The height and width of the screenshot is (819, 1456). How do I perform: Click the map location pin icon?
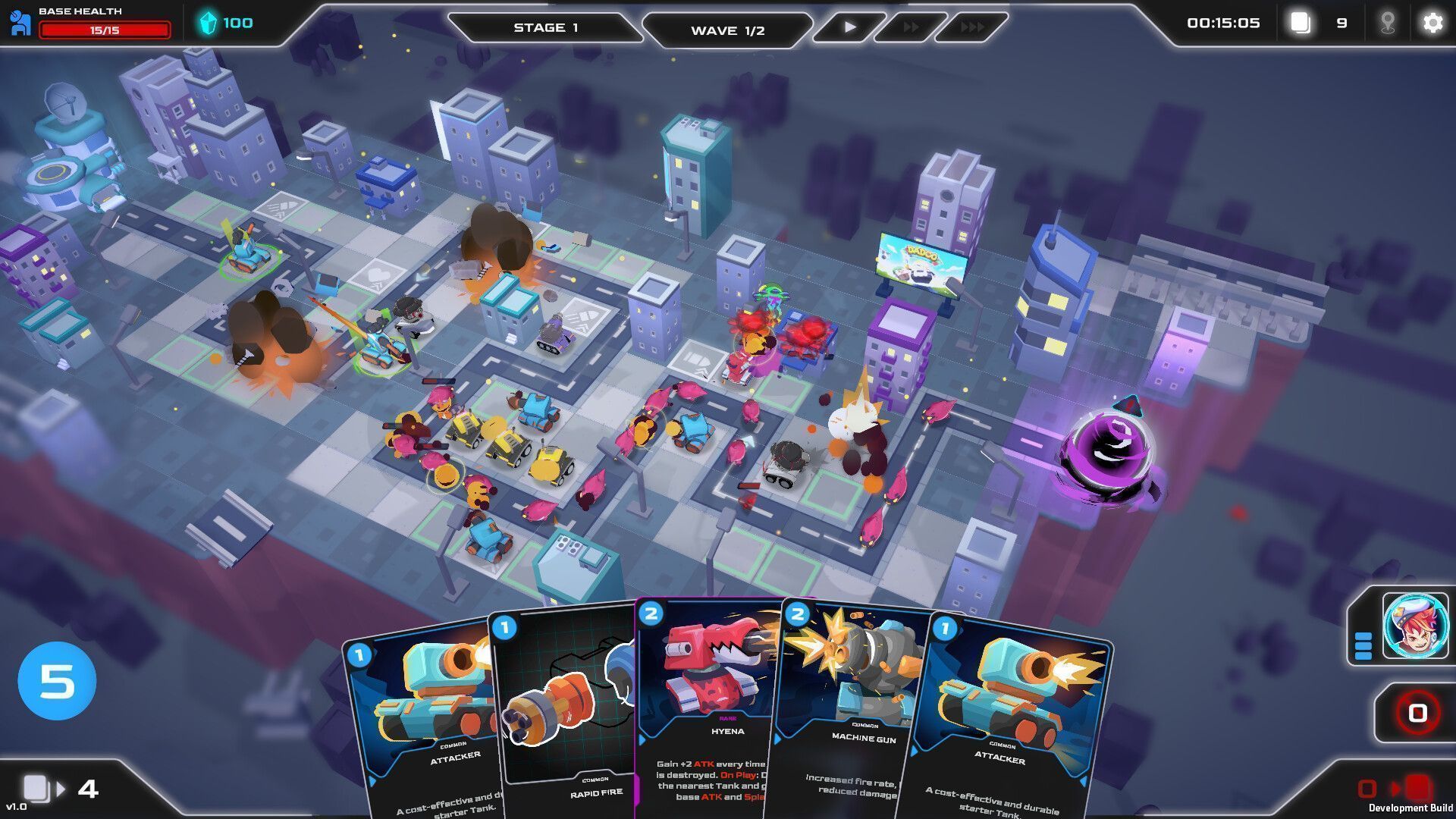1388,23
